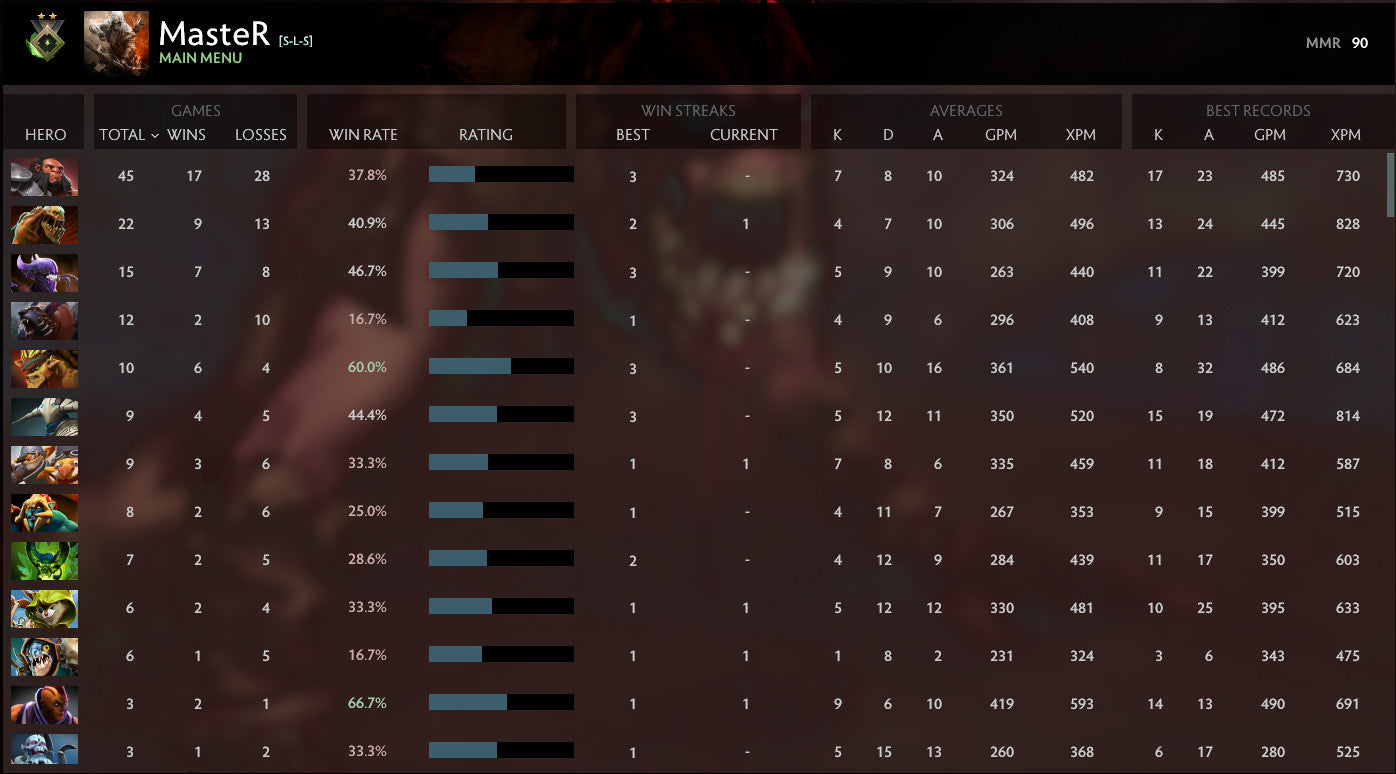Open Slark's hero portrait

(x=44, y=657)
